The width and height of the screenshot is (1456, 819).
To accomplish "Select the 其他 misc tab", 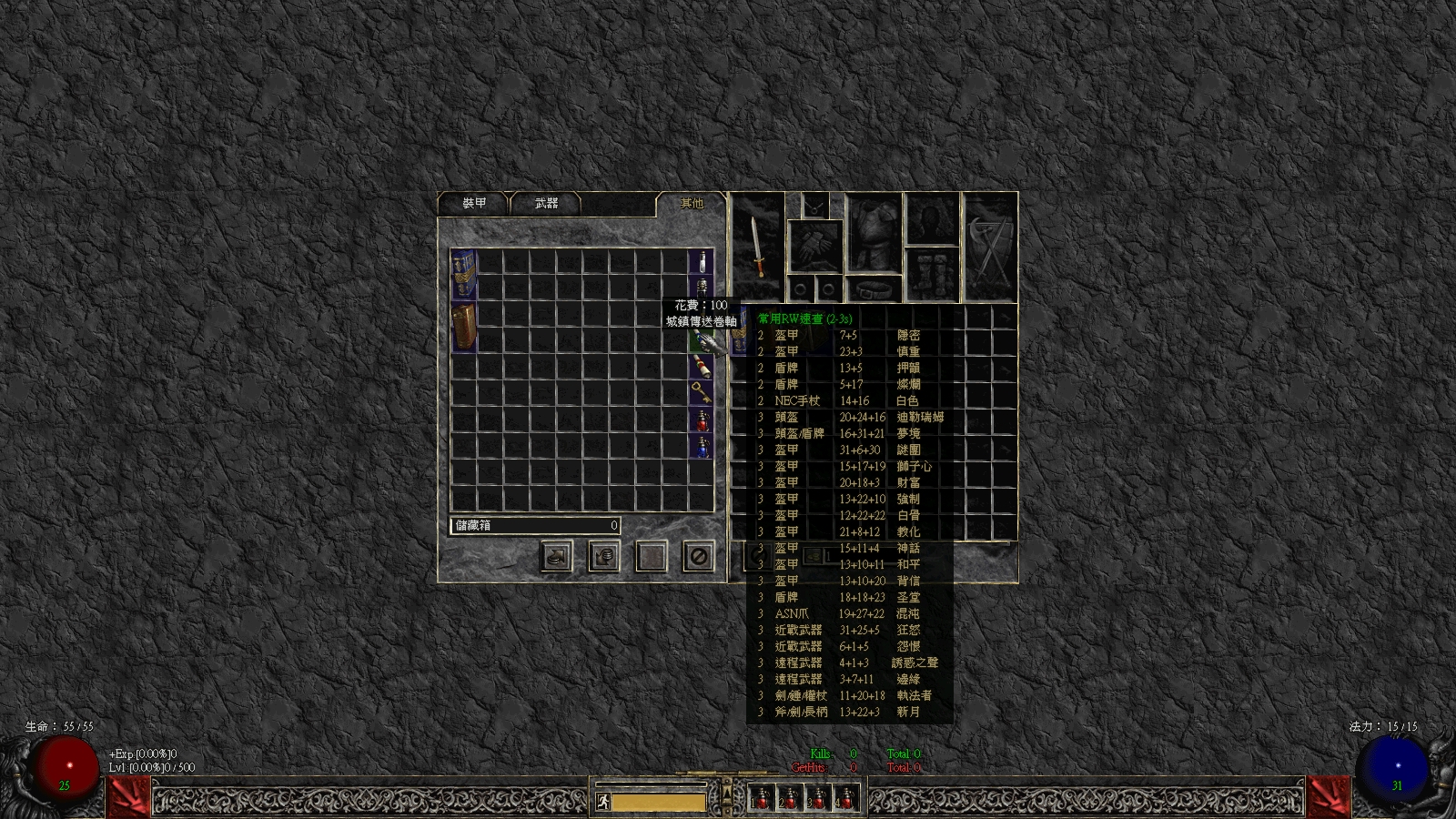I will 692,204.
